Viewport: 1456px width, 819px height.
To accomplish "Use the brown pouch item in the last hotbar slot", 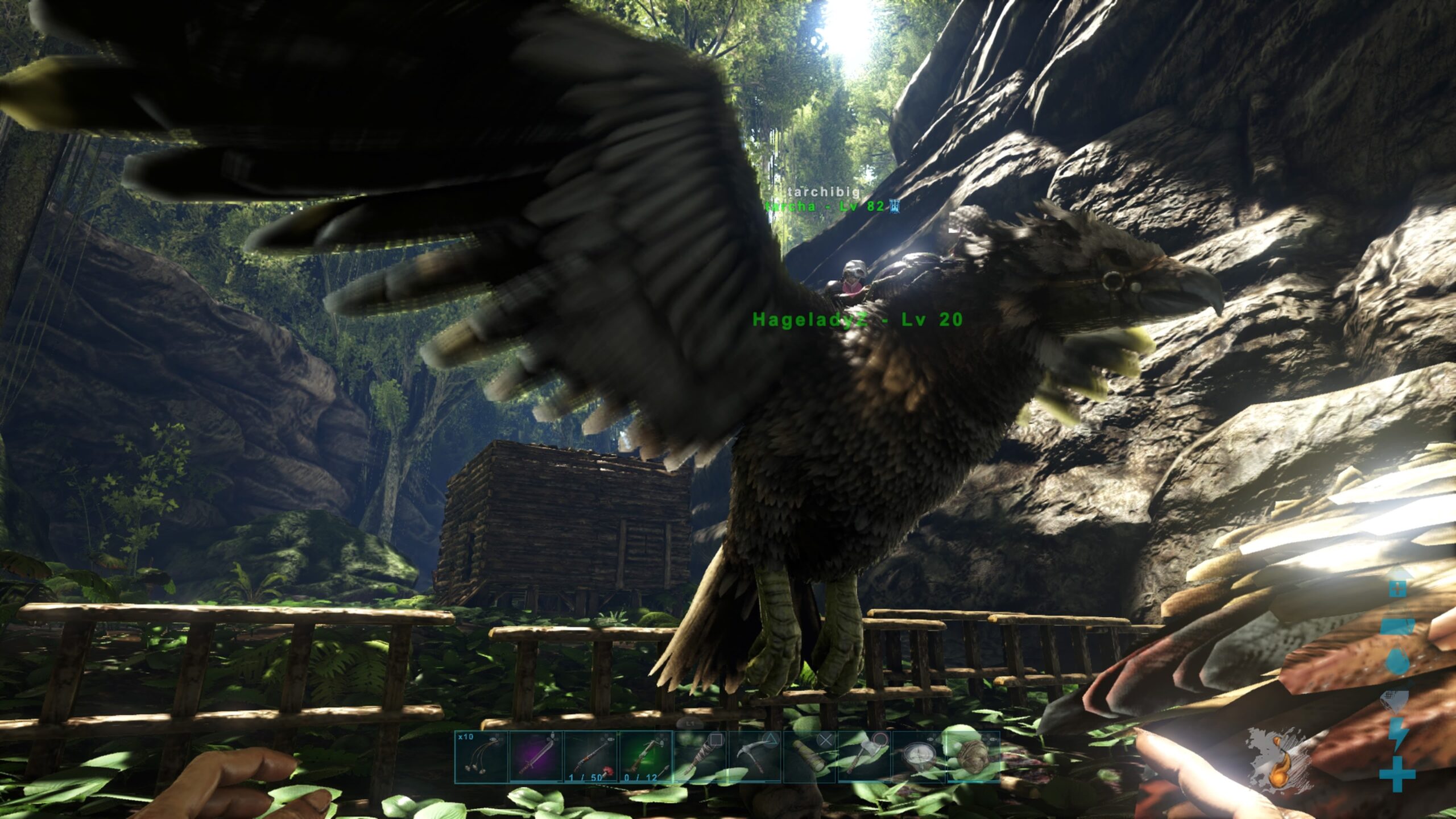I will [x=973, y=757].
